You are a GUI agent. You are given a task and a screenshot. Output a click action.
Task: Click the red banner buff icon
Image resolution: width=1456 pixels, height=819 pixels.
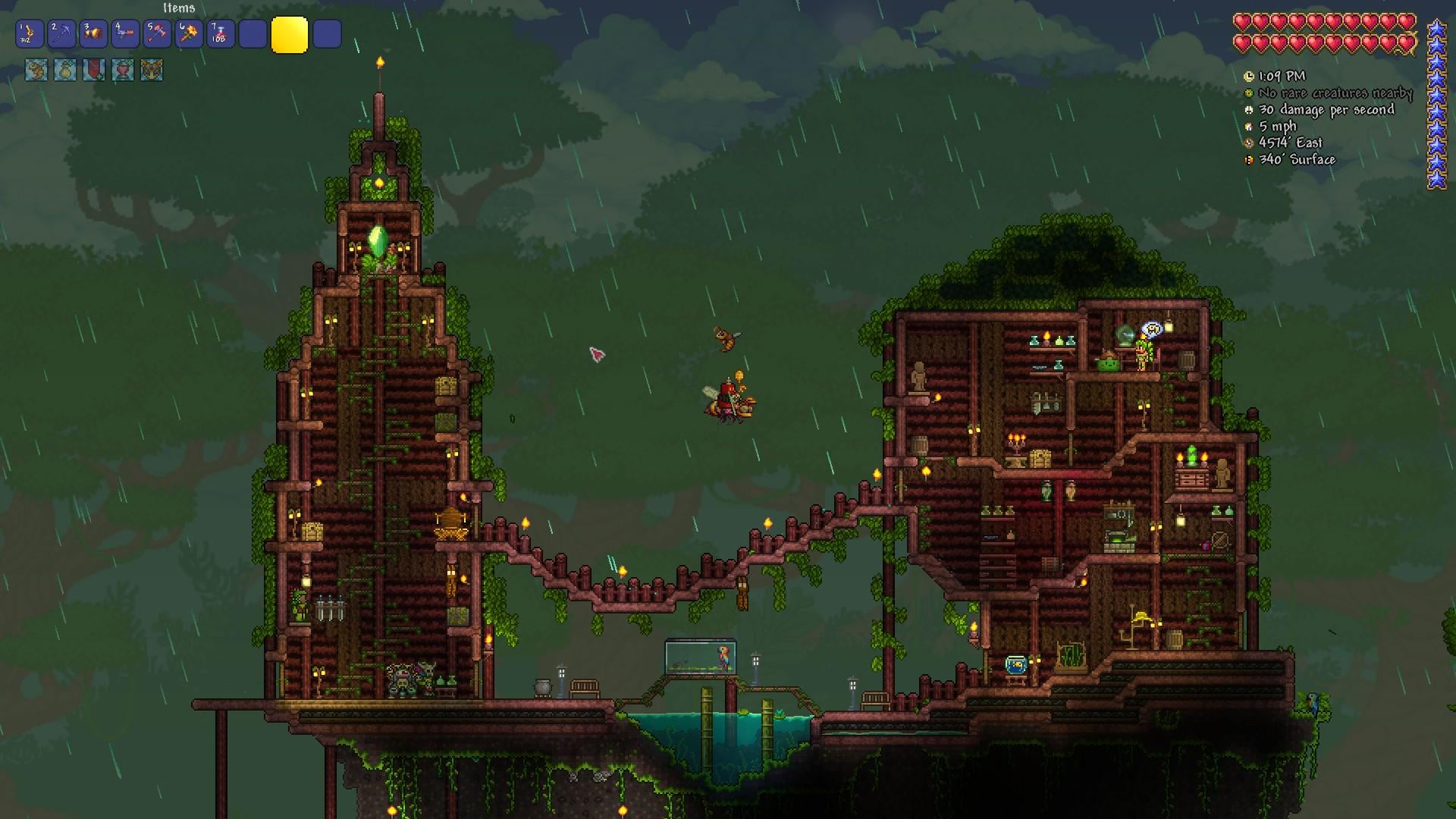click(94, 71)
